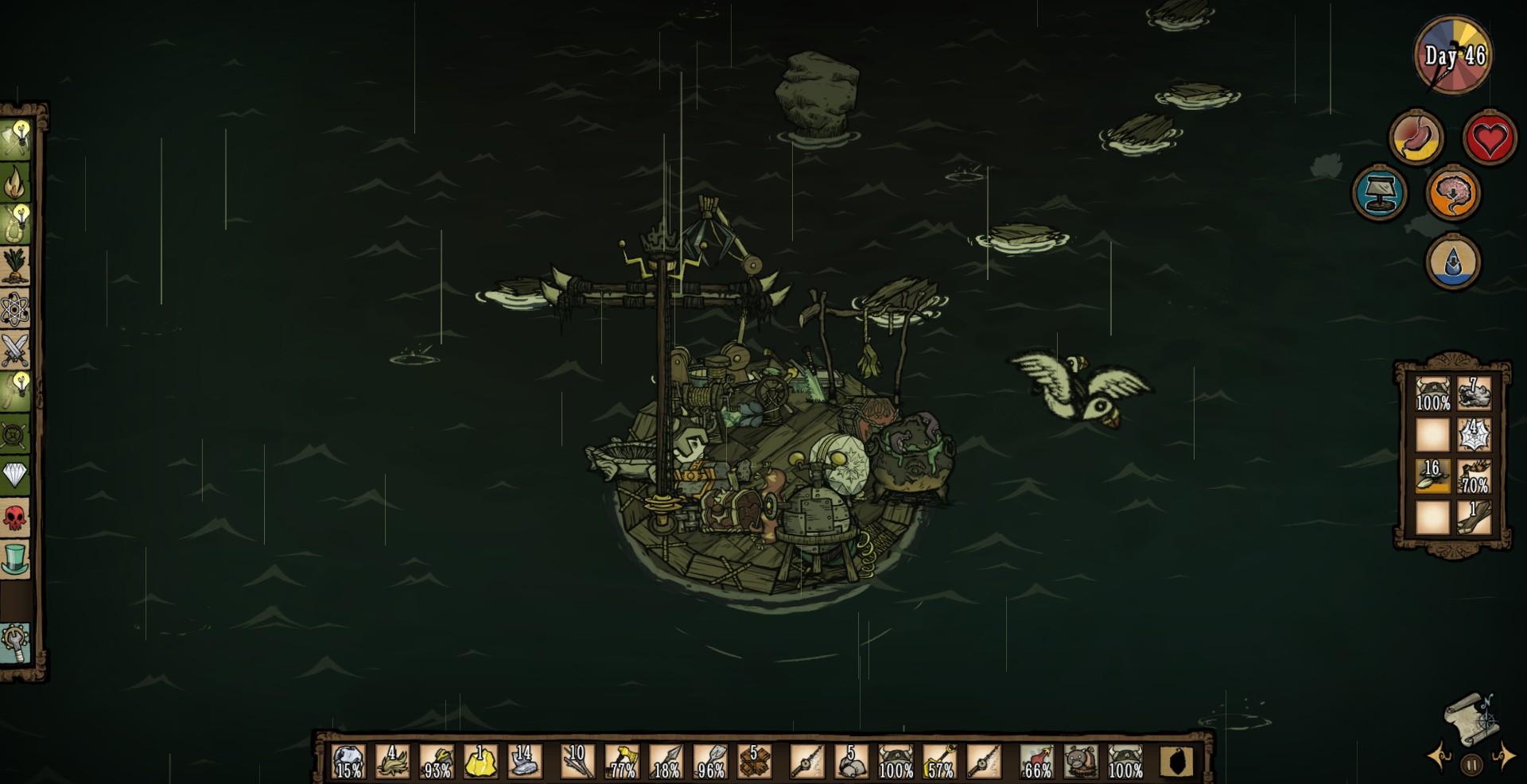
Task: Open the Food and Gardening crafting tab
Action: 15,266
